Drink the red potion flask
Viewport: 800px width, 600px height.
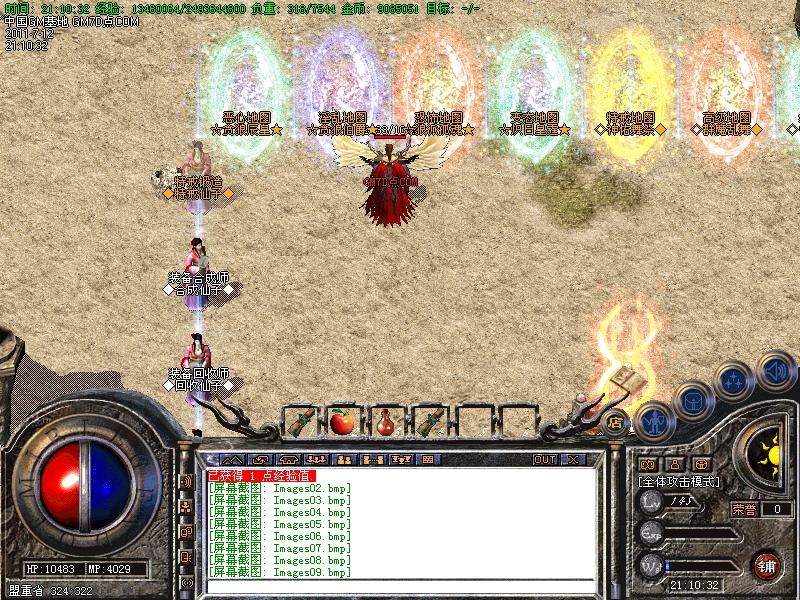[385, 421]
